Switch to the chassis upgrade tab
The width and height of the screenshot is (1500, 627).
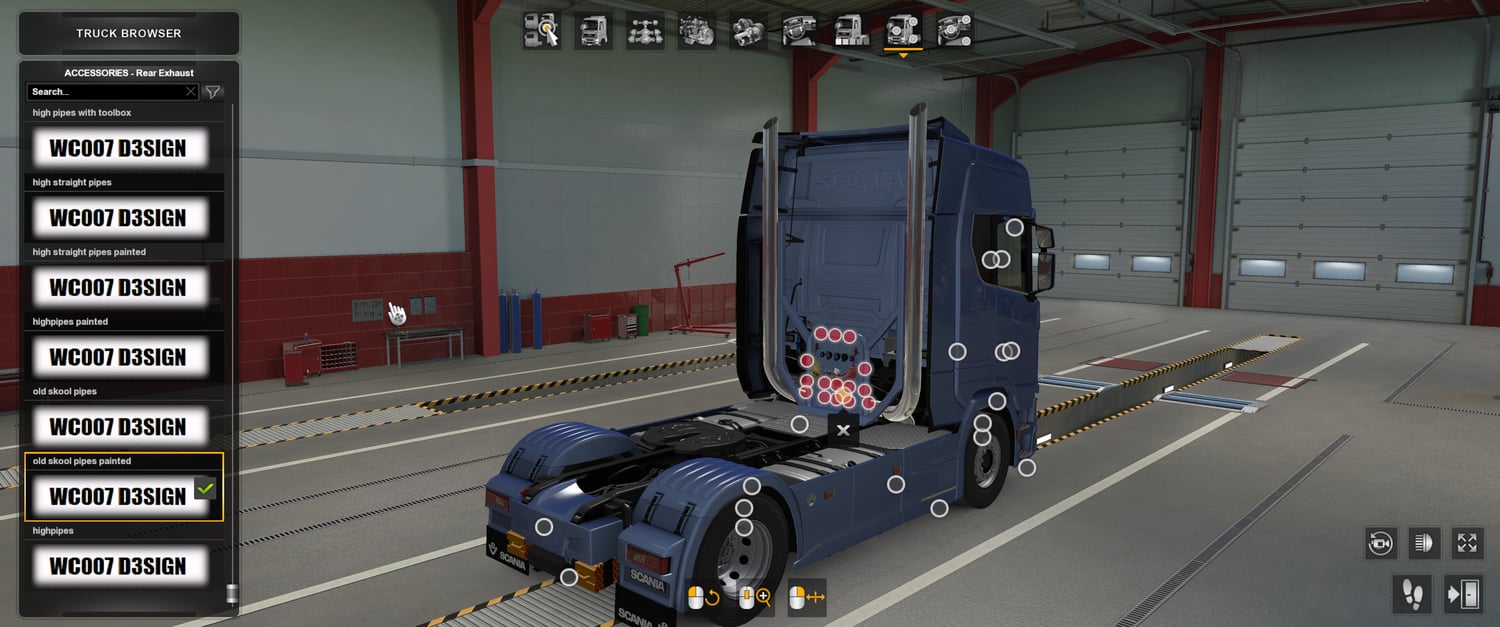pyautogui.click(x=645, y=30)
